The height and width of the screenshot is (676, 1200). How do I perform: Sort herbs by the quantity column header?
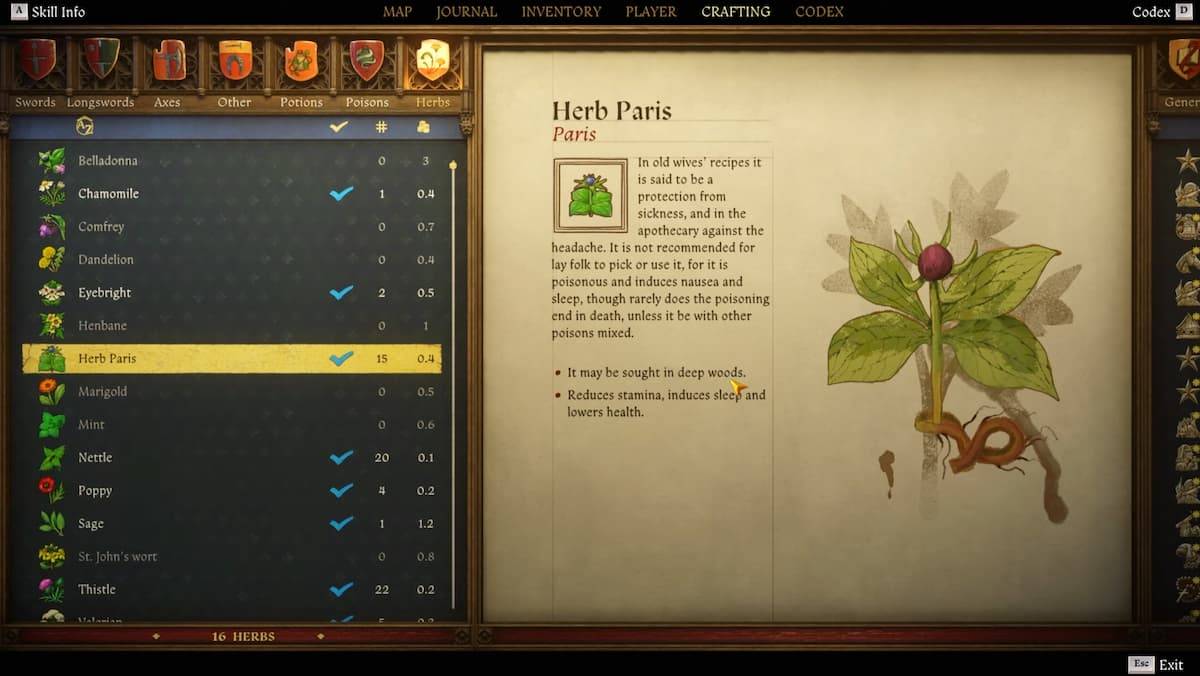pyautogui.click(x=381, y=127)
